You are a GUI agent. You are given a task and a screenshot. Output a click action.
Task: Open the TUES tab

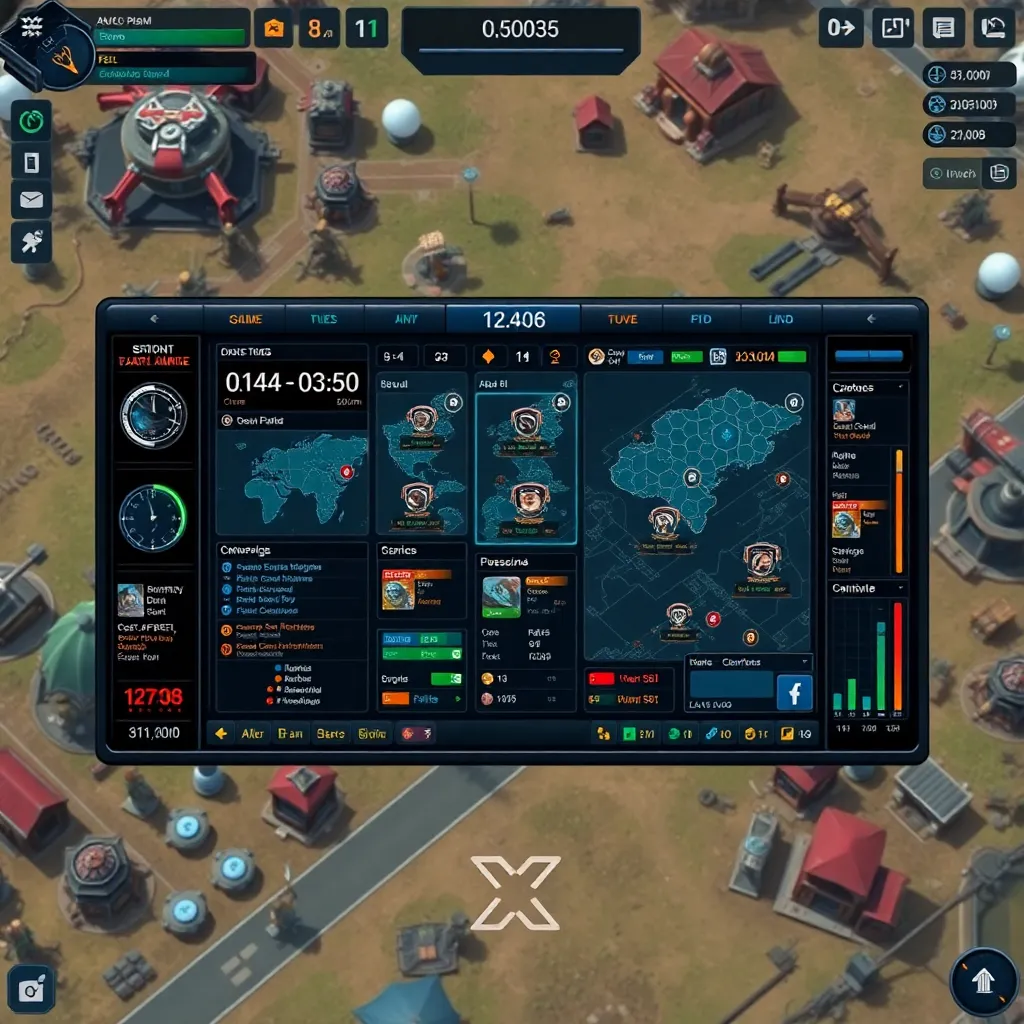click(323, 319)
